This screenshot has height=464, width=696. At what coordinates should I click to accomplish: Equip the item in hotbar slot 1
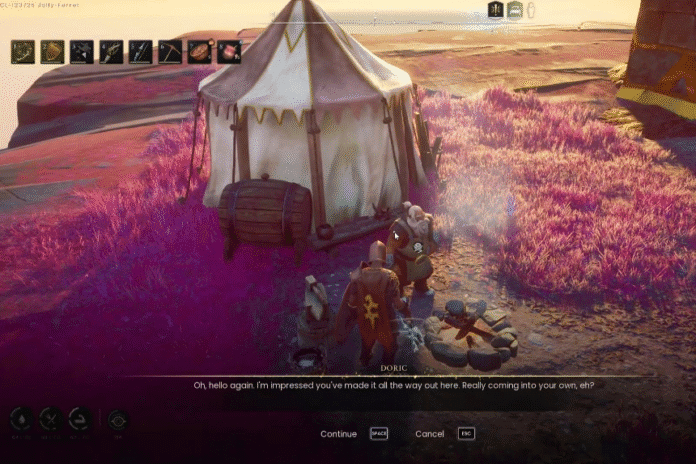(23, 52)
